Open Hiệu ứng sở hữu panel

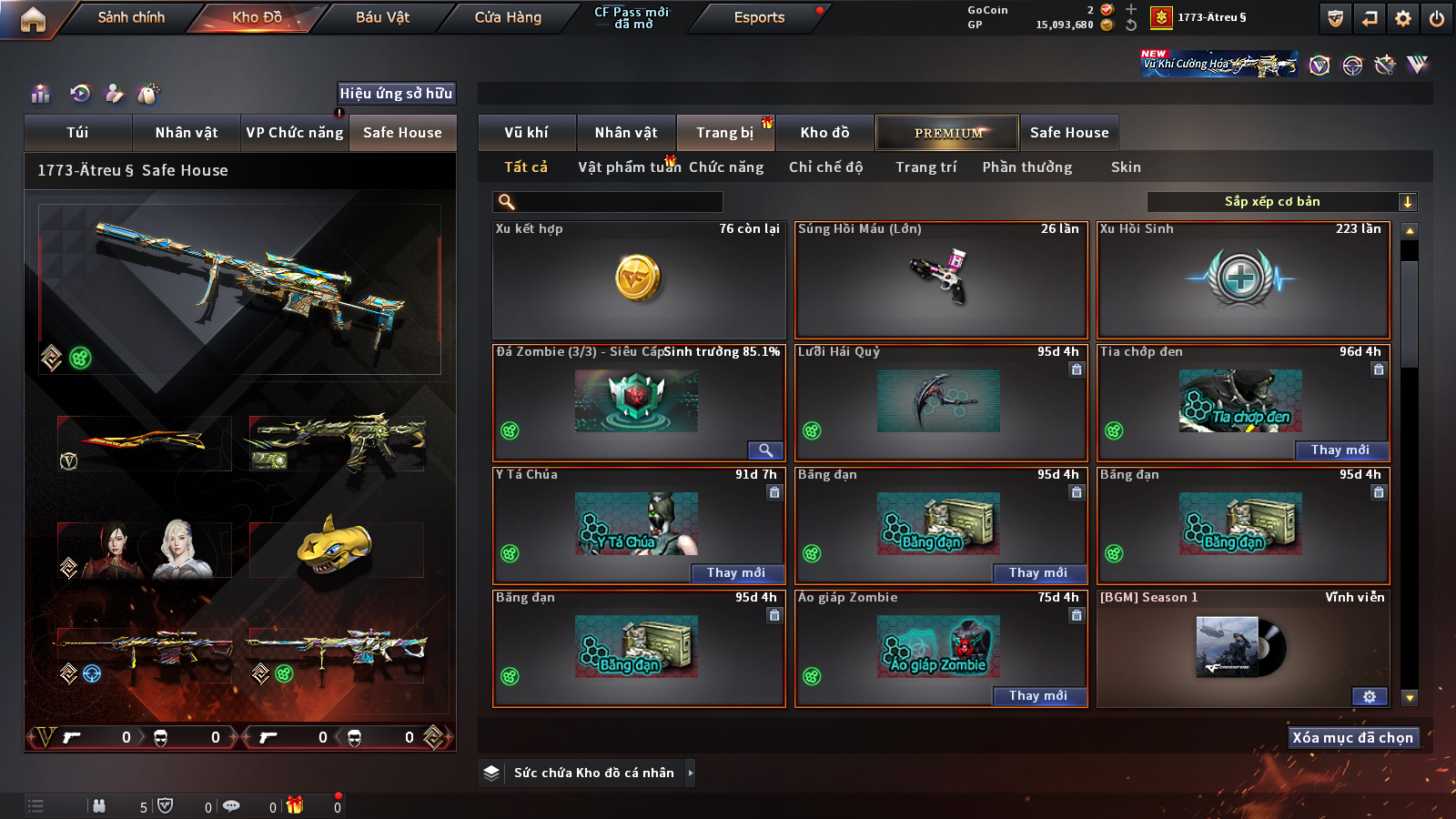[x=396, y=93]
